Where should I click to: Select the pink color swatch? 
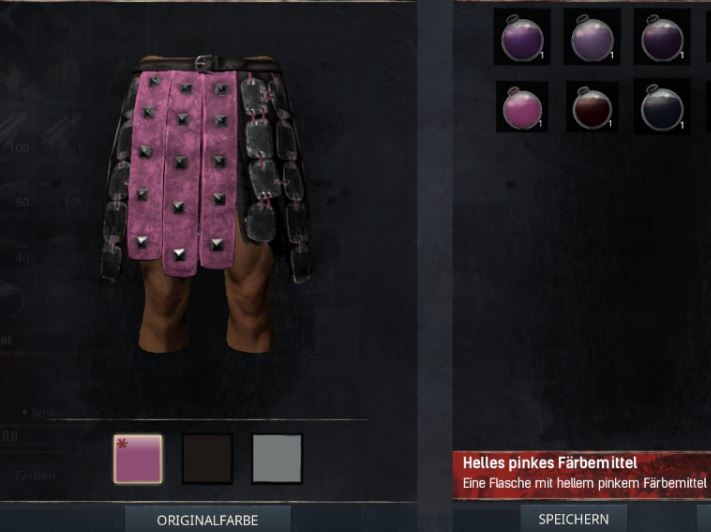(x=138, y=458)
